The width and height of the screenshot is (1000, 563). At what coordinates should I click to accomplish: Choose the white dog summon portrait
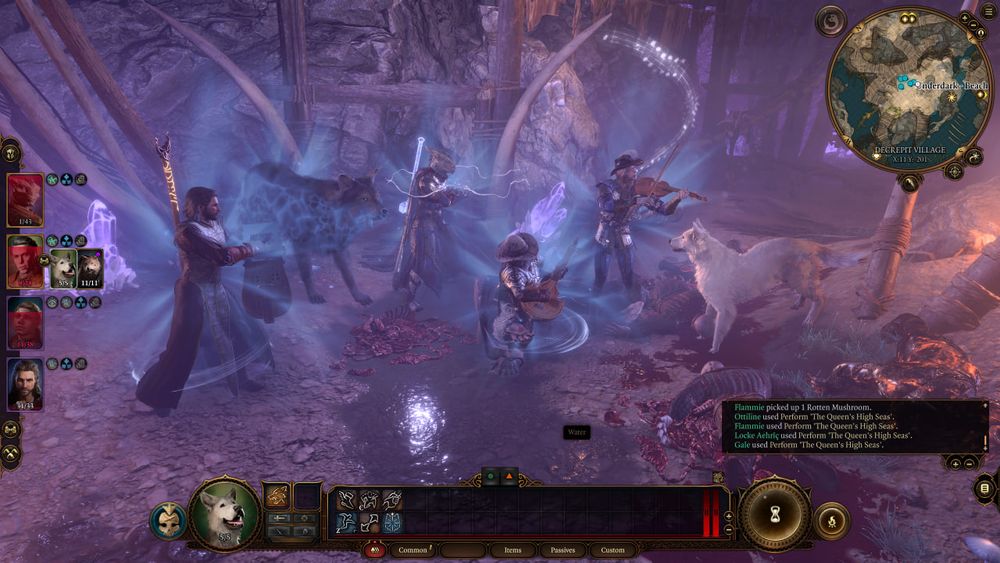(64, 267)
